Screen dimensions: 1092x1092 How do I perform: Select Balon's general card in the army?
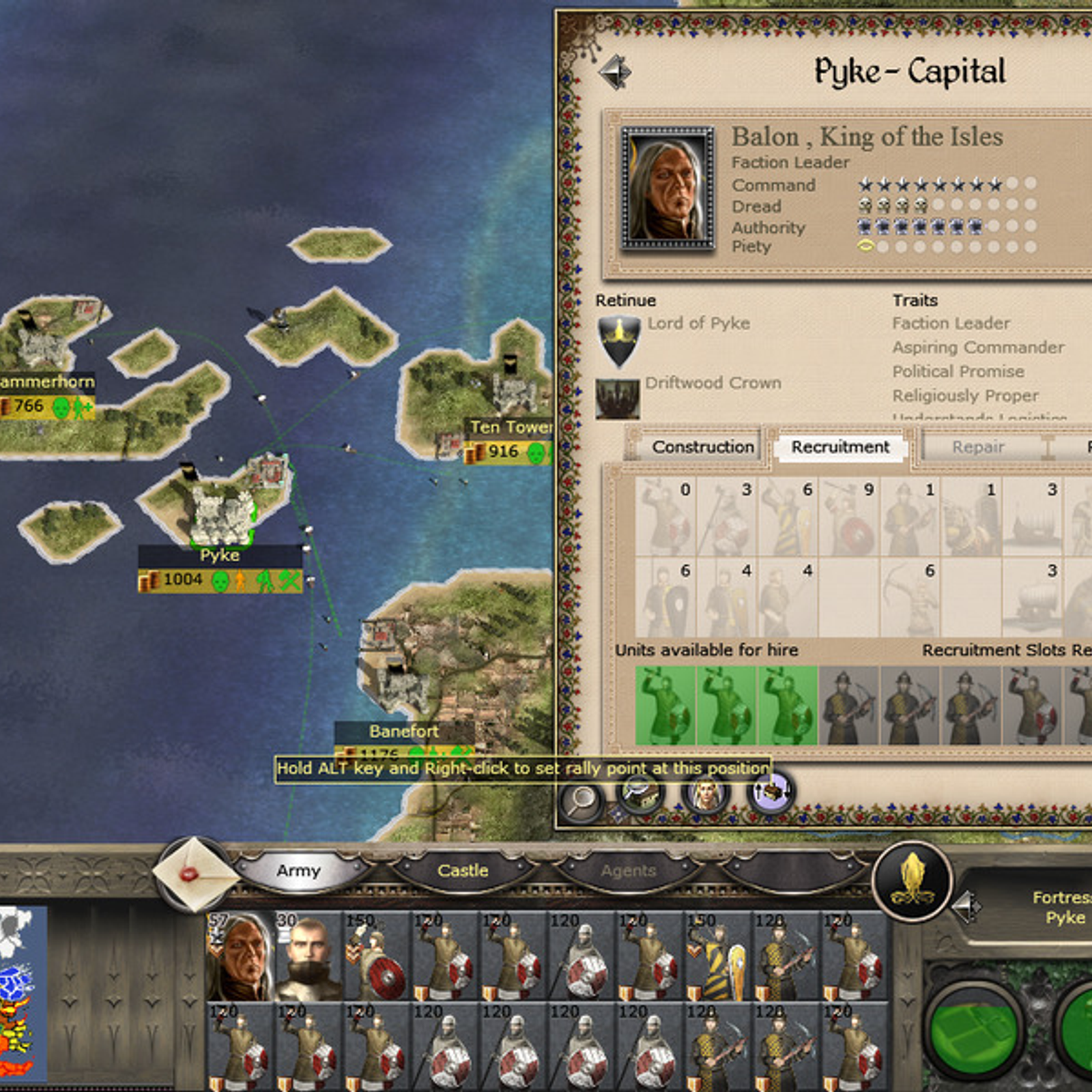(x=240, y=955)
